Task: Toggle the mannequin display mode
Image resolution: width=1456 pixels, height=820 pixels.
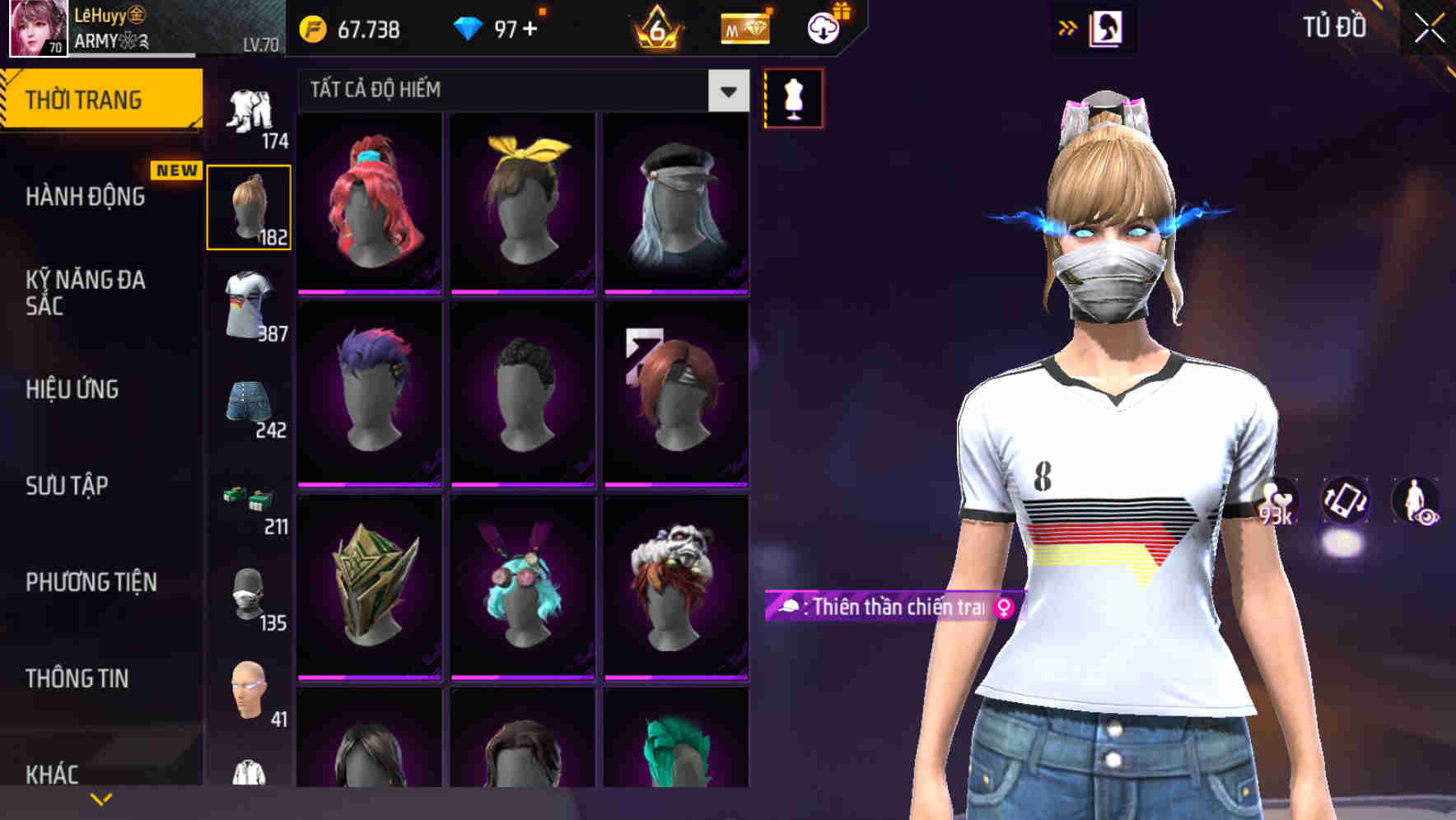Action: [x=793, y=97]
